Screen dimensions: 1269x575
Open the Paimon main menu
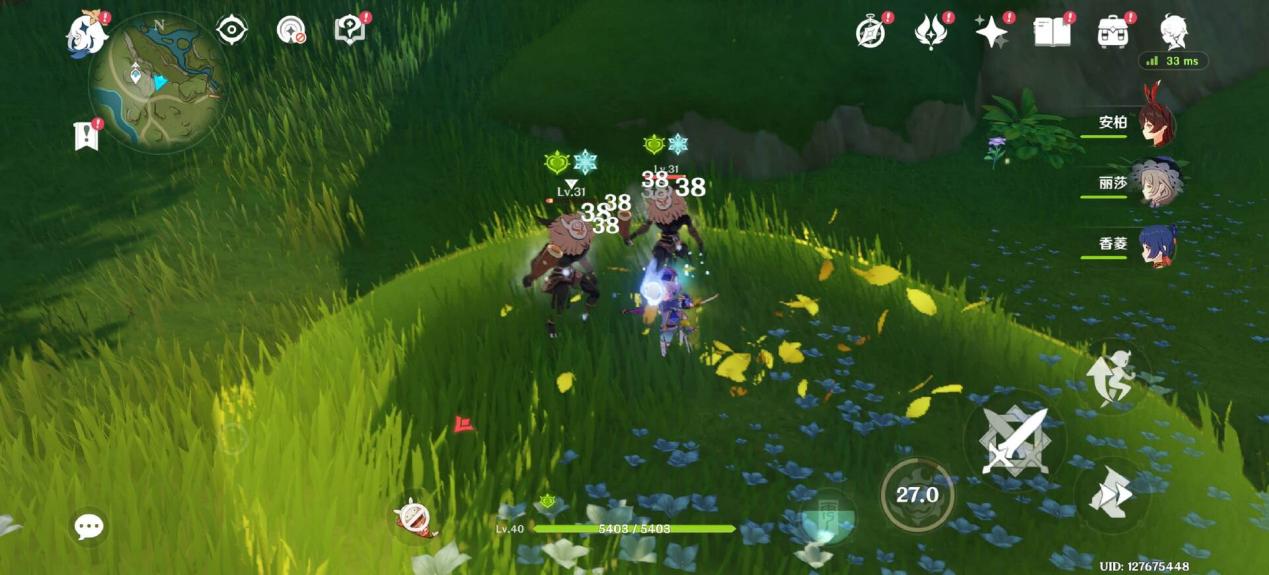pyautogui.click(x=86, y=33)
